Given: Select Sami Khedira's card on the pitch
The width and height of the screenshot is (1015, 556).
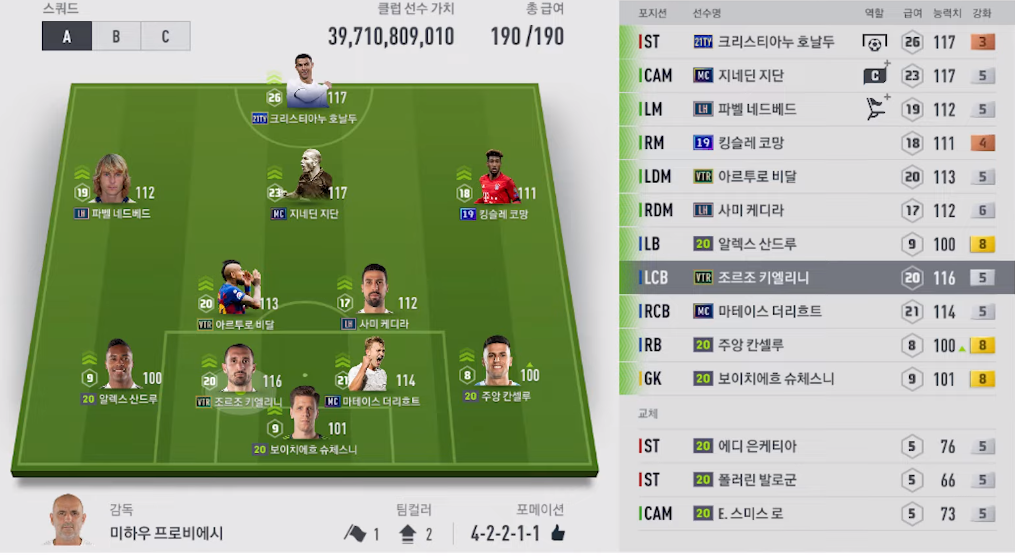Looking at the screenshot, I should click(x=375, y=292).
